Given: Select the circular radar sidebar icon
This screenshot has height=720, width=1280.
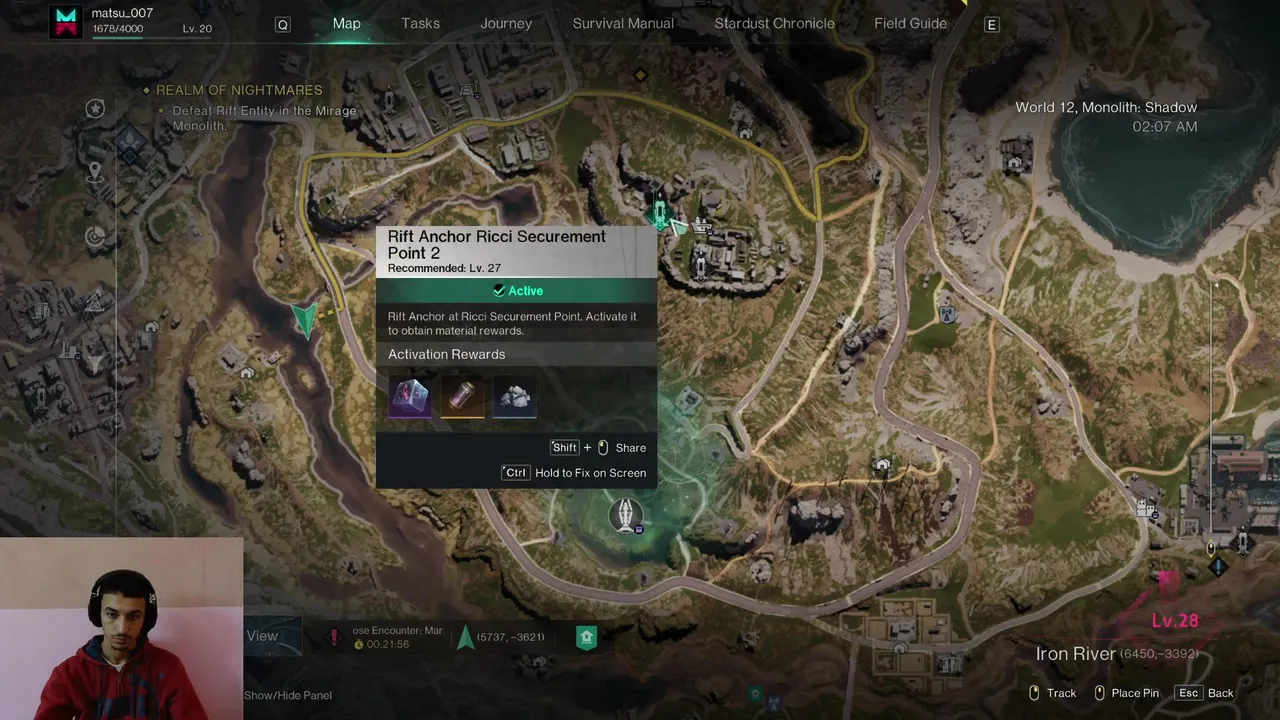Looking at the screenshot, I should pos(95,236).
